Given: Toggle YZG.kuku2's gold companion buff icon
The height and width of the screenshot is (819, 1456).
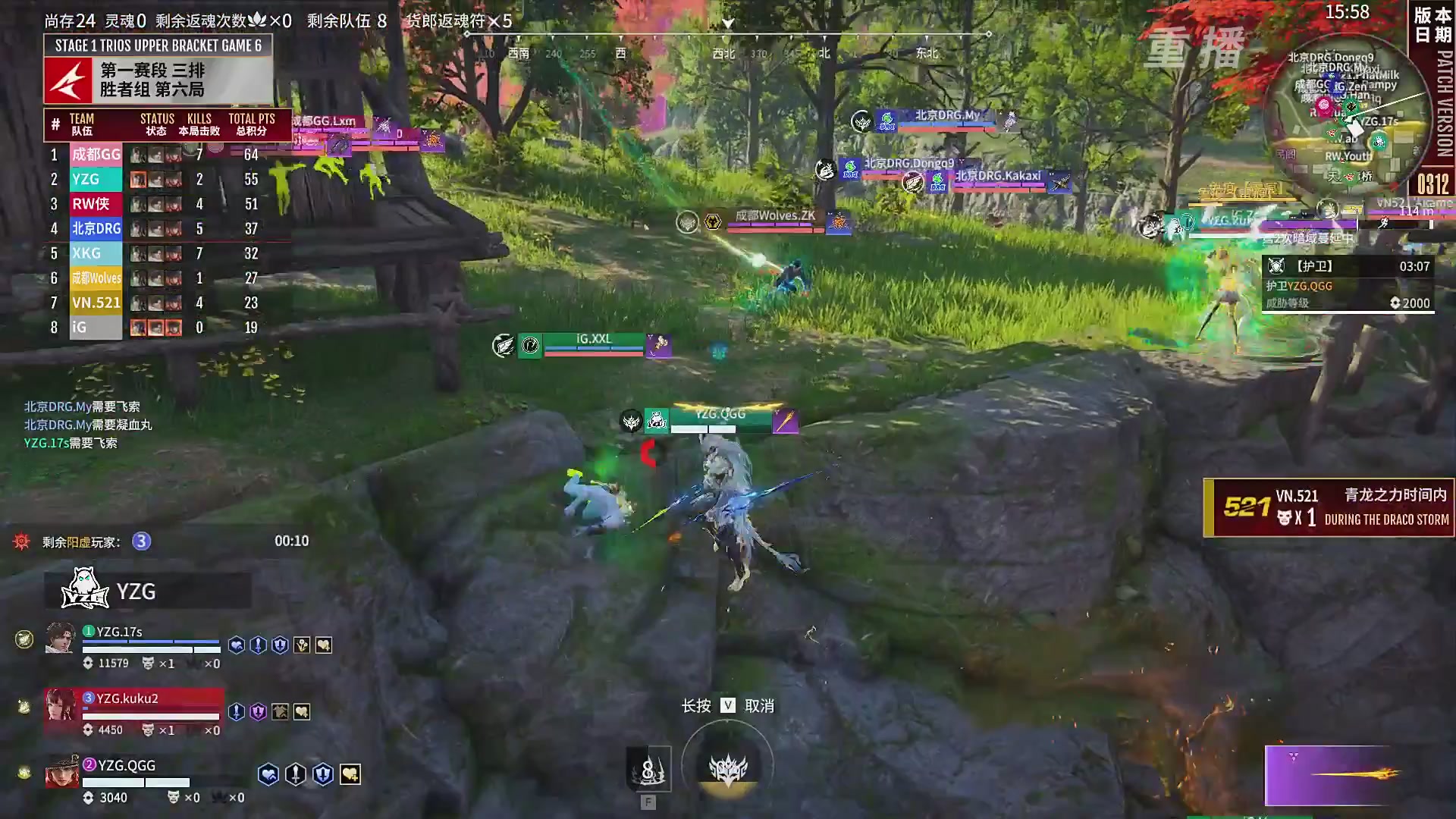Looking at the screenshot, I should pyautogui.click(x=280, y=712).
